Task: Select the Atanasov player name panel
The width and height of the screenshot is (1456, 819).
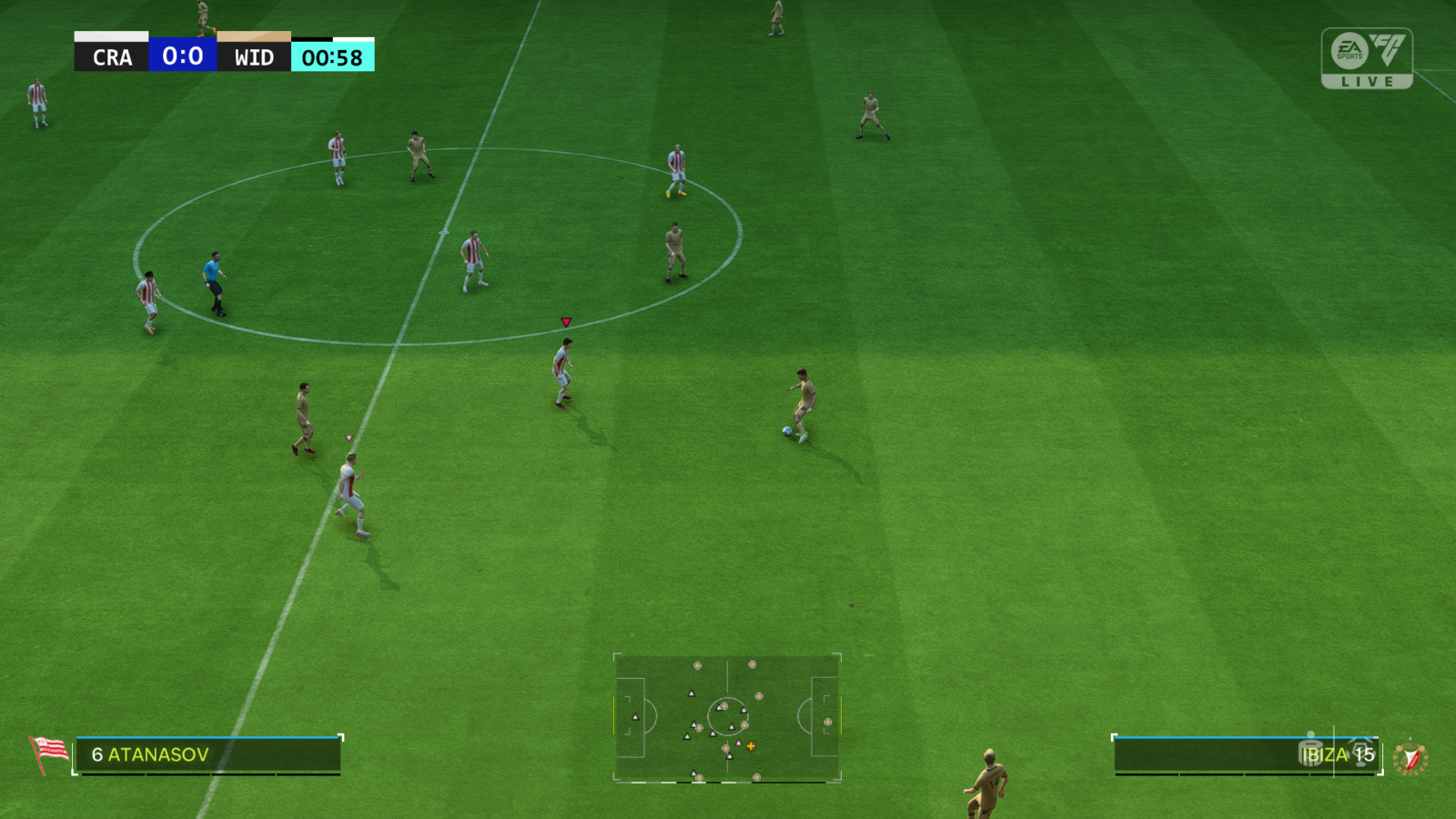Action: coord(208,755)
